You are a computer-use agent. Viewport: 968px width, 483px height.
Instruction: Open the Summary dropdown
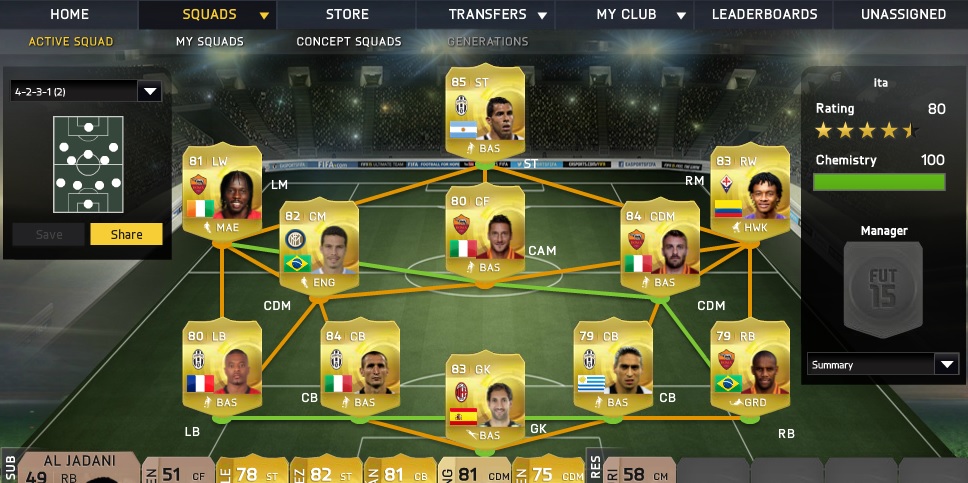(x=882, y=365)
